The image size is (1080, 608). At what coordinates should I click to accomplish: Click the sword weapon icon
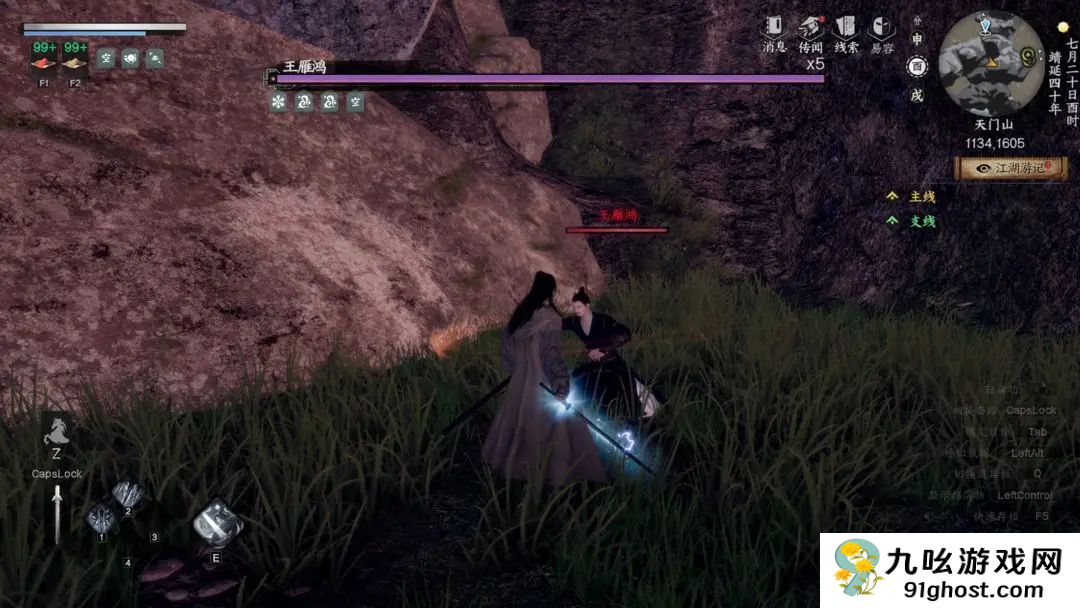point(57,513)
